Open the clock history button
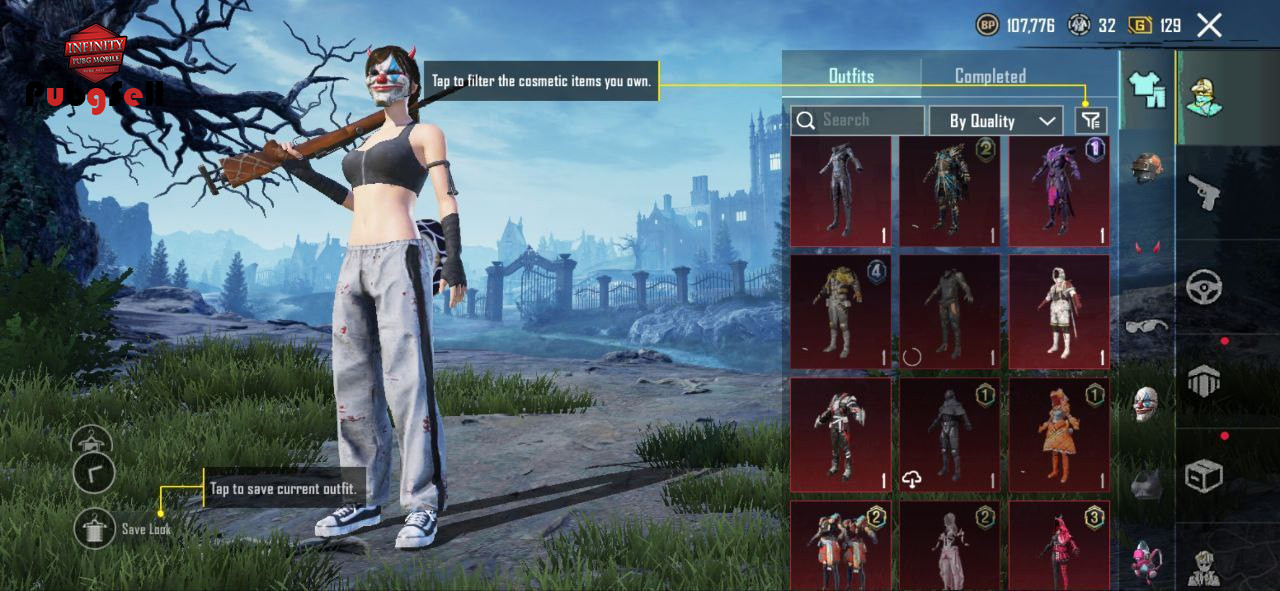Image resolution: width=1280 pixels, height=591 pixels. click(x=94, y=473)
